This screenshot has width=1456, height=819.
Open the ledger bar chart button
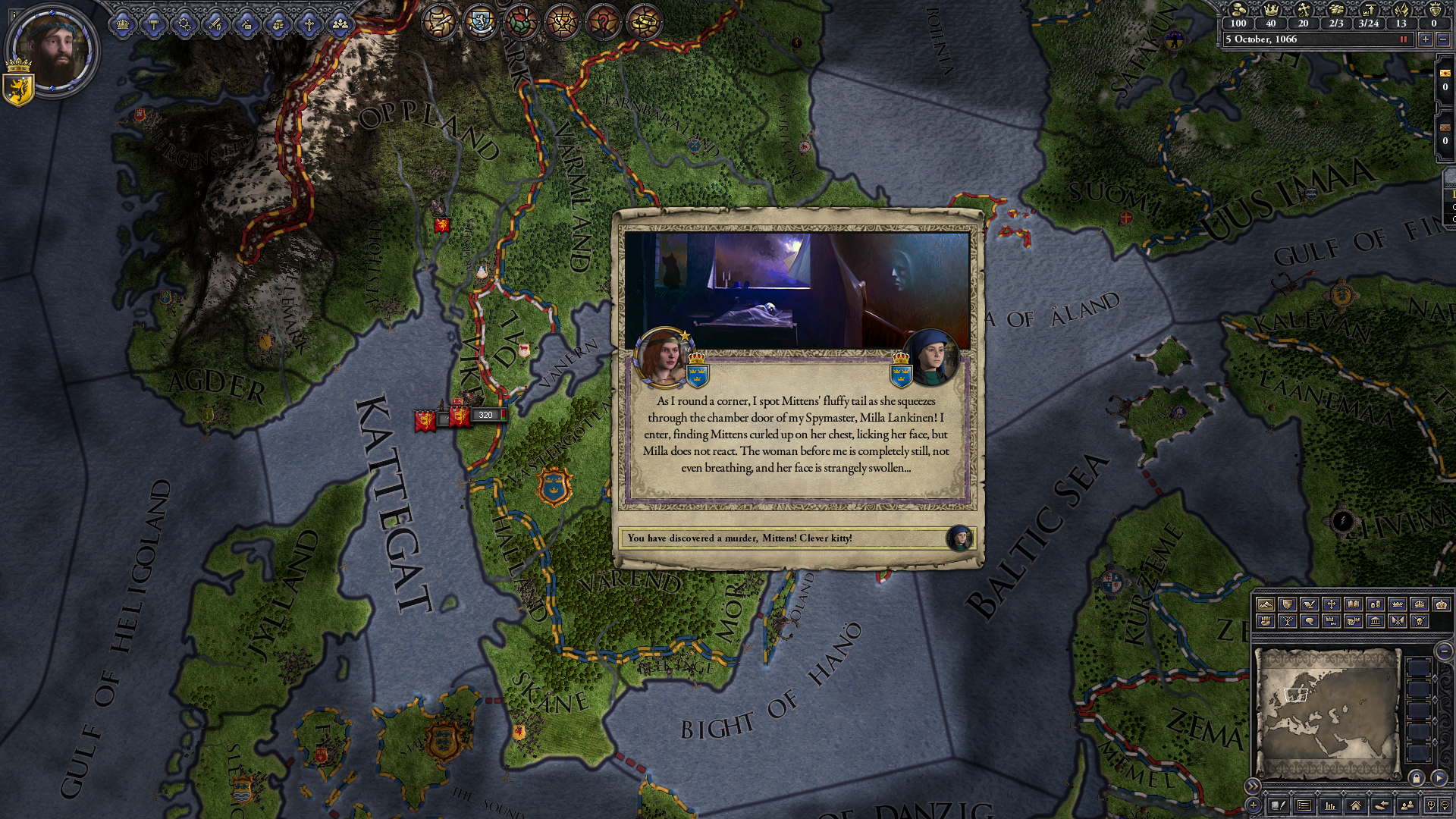click(x=1329, y=805)
